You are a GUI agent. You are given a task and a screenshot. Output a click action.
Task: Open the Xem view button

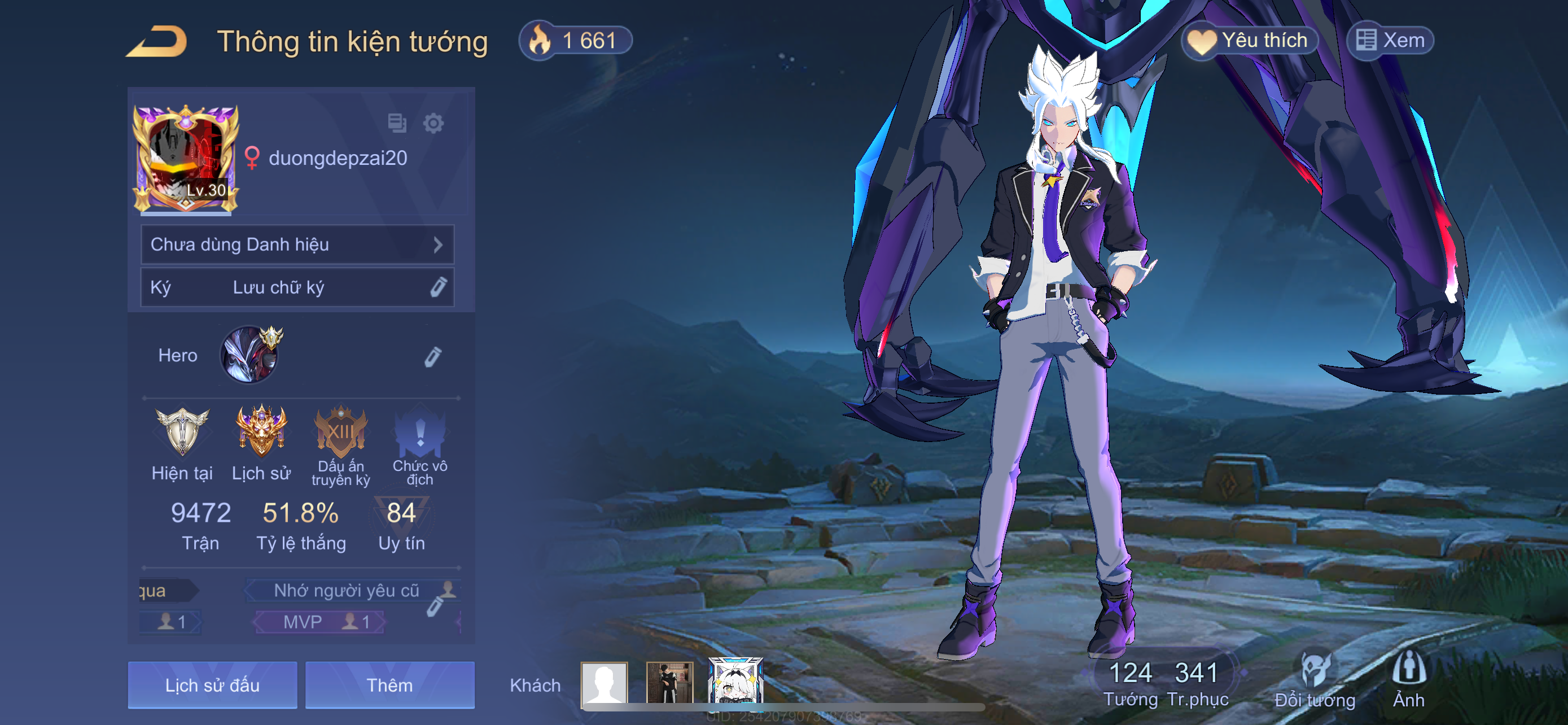point(1390,41)
